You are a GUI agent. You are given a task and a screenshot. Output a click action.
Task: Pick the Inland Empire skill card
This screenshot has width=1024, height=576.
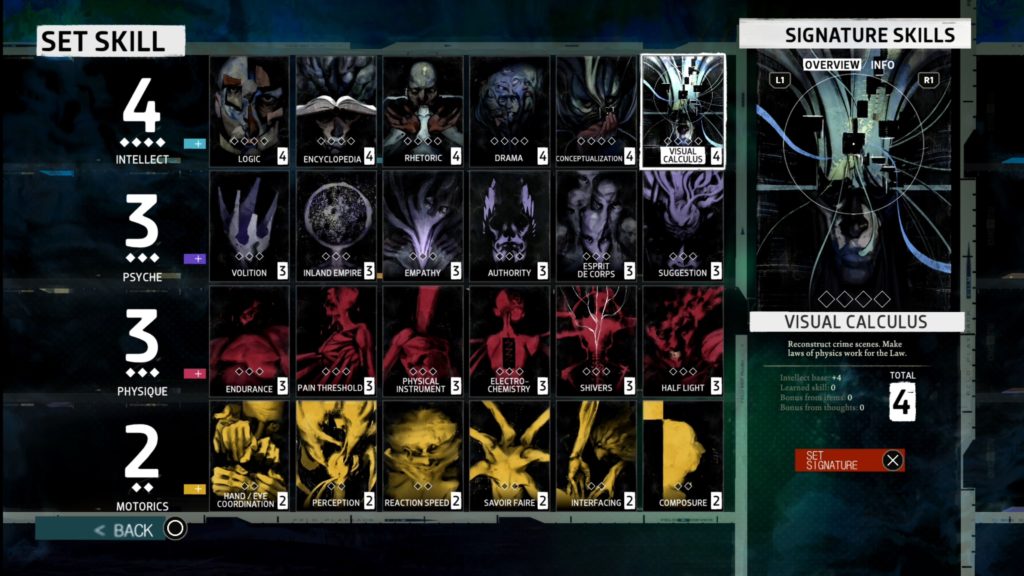point(336,226)
